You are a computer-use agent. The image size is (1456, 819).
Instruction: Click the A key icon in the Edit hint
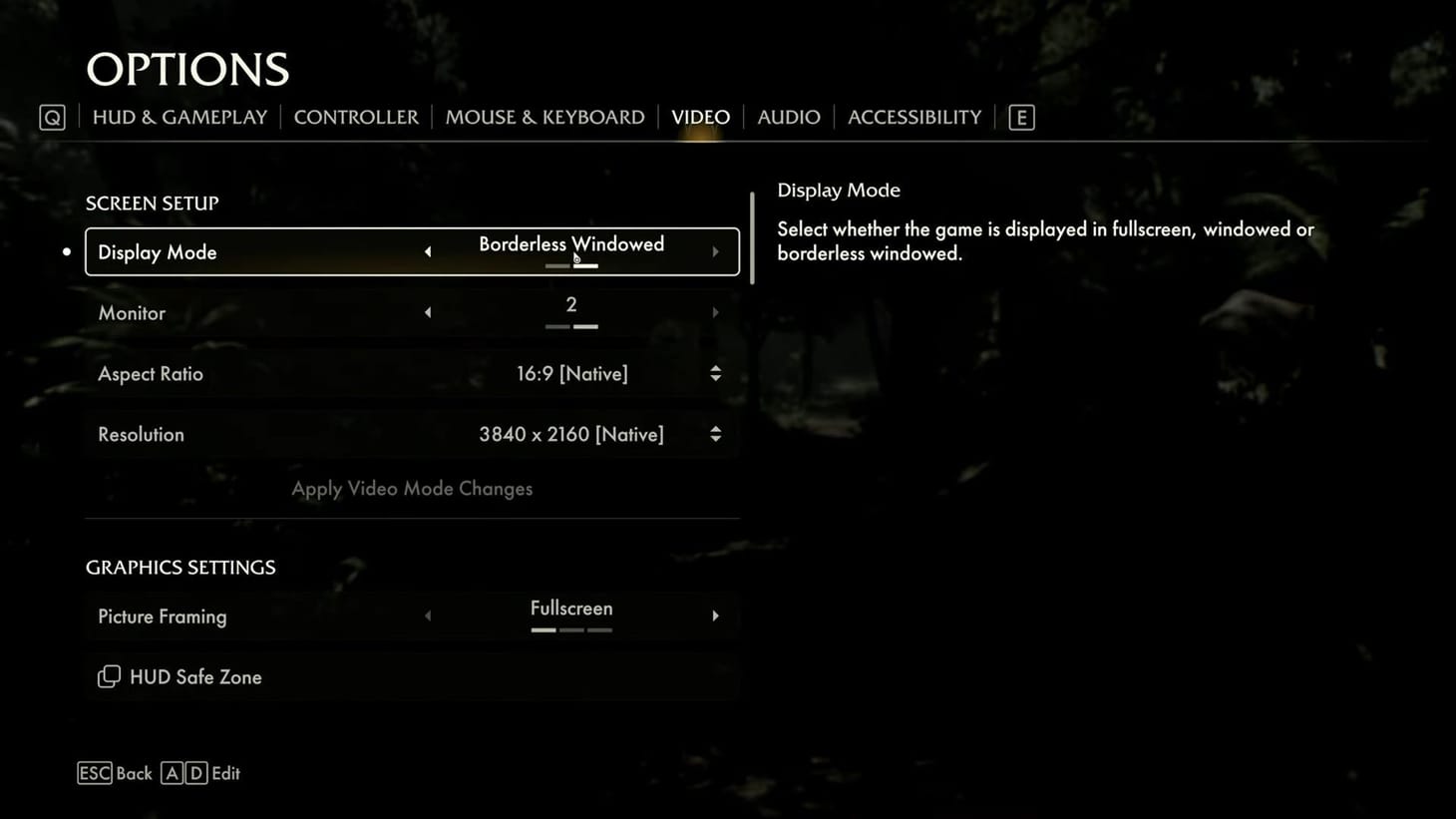tap(172, 773)
